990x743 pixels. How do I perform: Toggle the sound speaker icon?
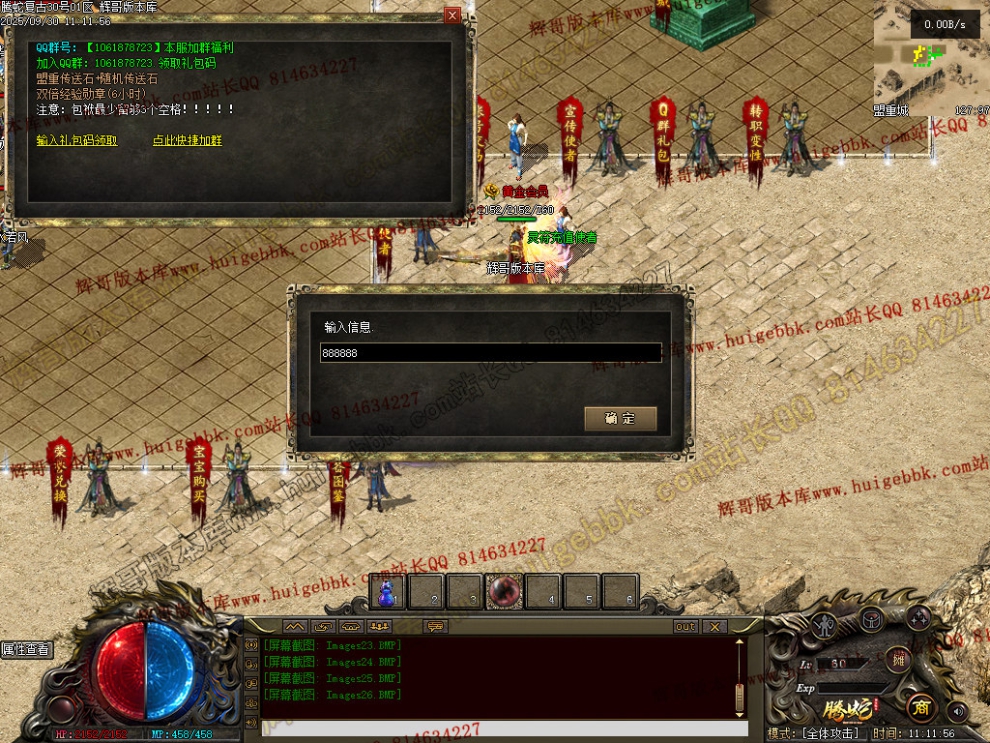pyautogui.click(x=957, y=711)
